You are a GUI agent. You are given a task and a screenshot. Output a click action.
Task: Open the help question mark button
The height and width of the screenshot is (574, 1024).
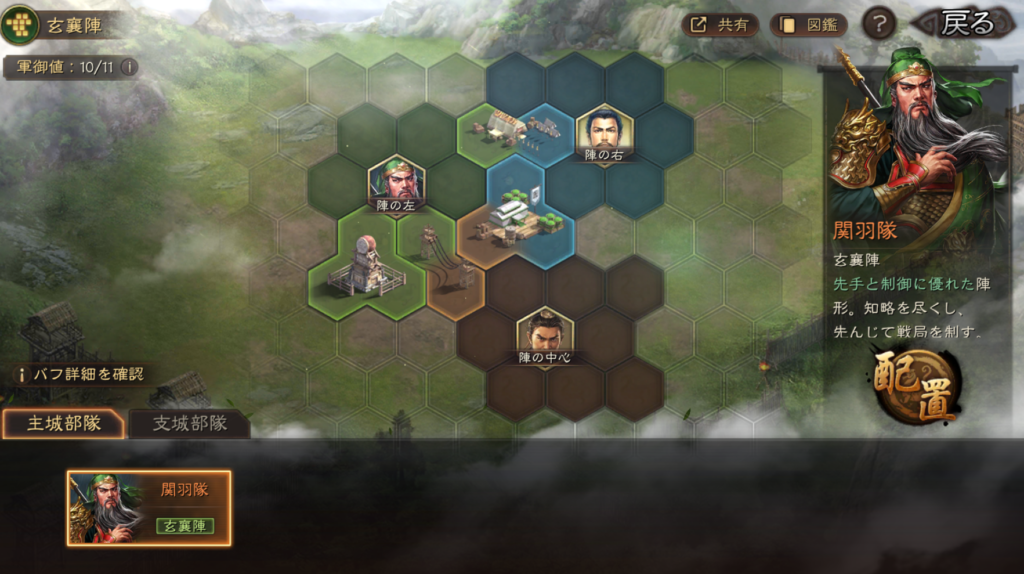[878, 24]
